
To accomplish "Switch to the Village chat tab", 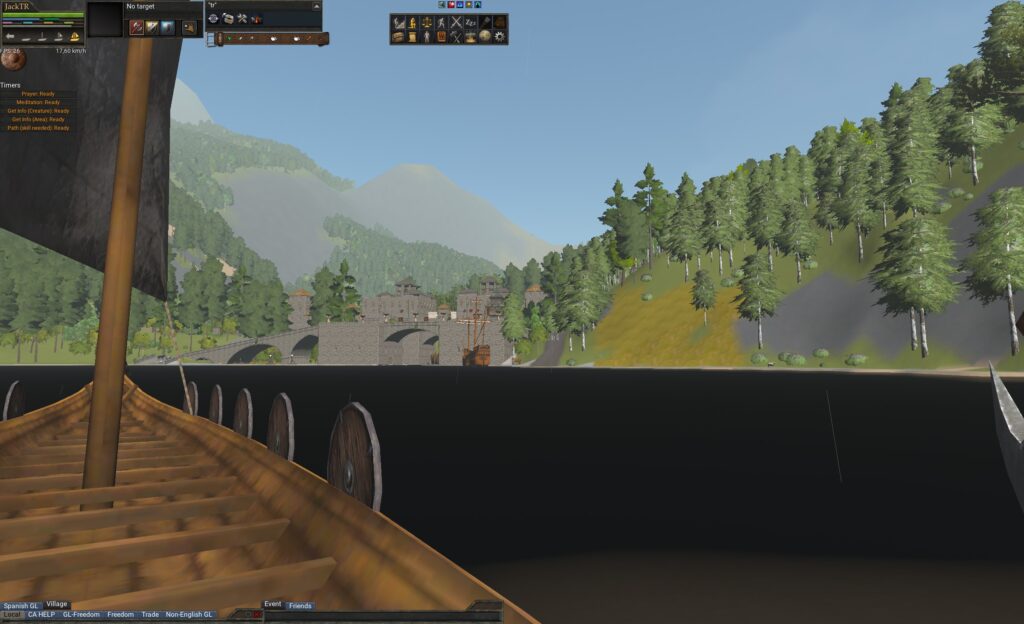I will point(57,604).
